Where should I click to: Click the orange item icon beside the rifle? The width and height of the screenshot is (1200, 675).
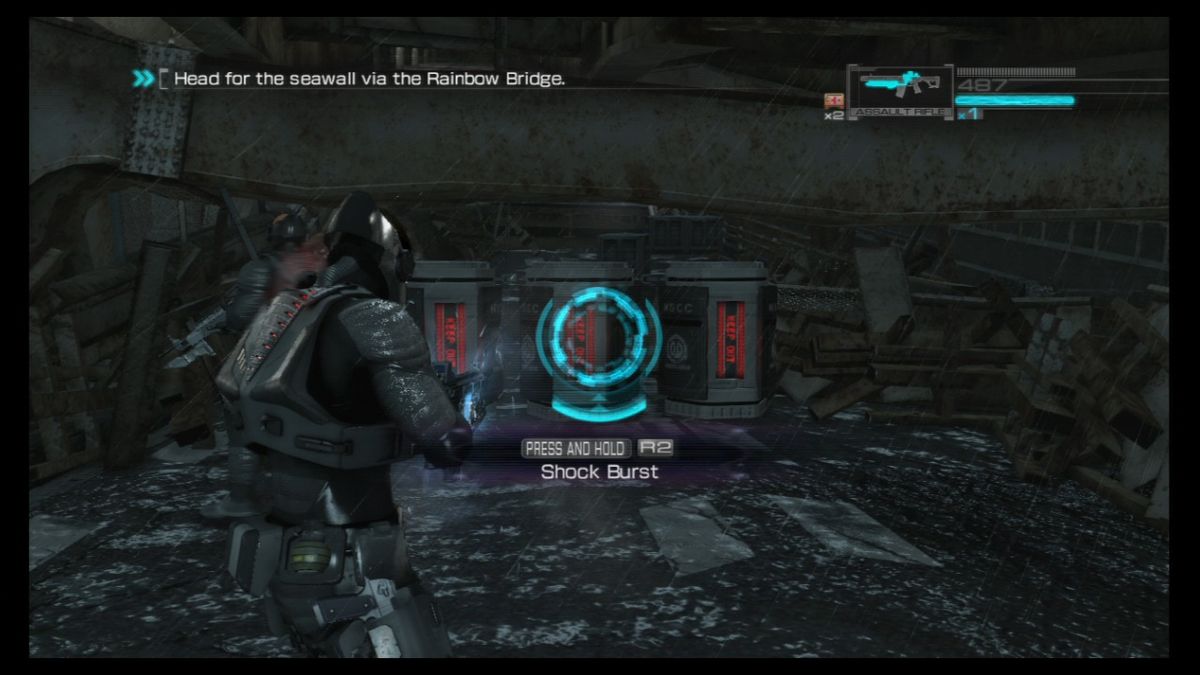click(832, 100)
